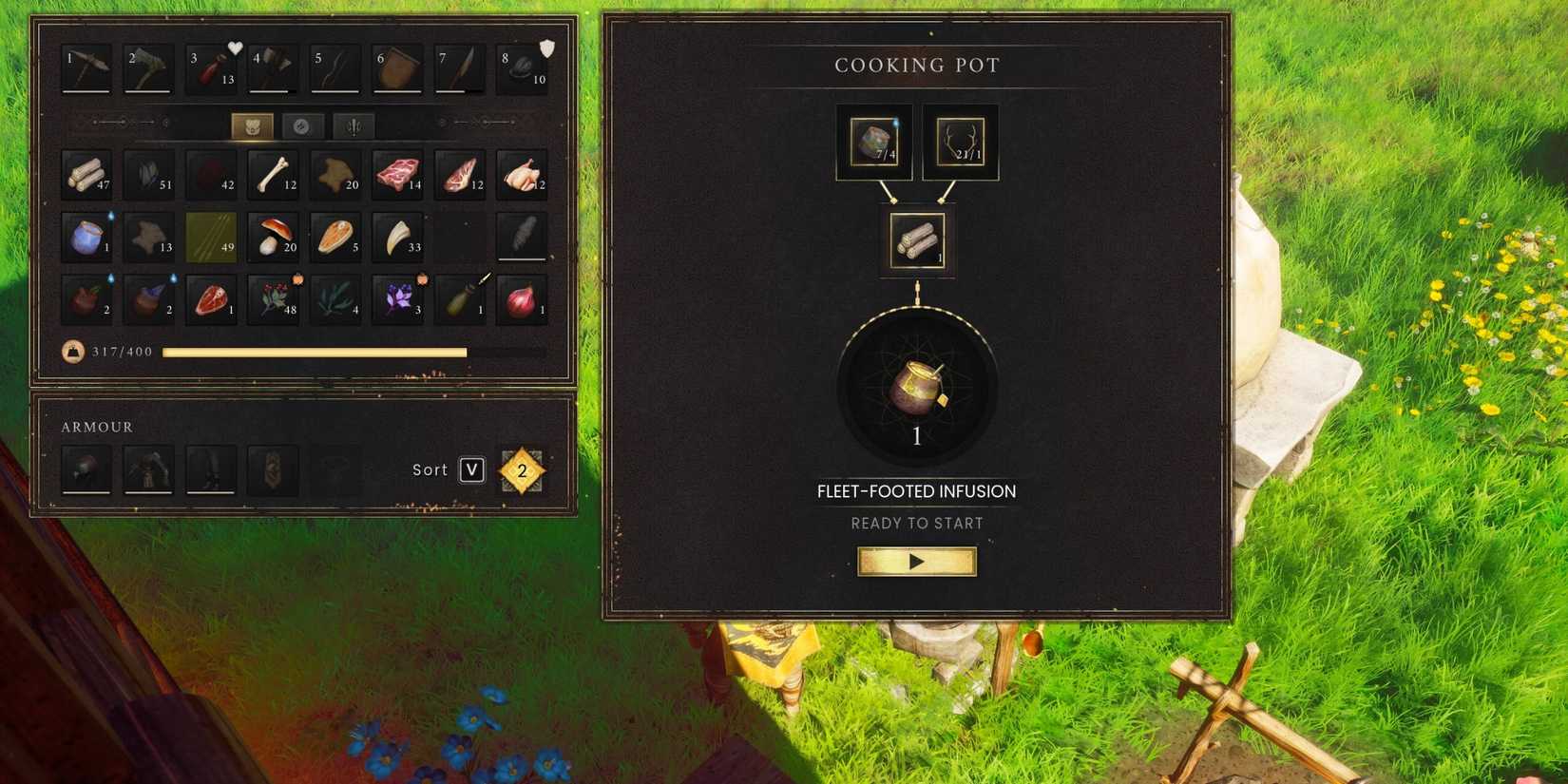Click the 317/400 inventory weight progress bar
The width and height of the screenshot is (1568, 784).
(x=314, y=351)
